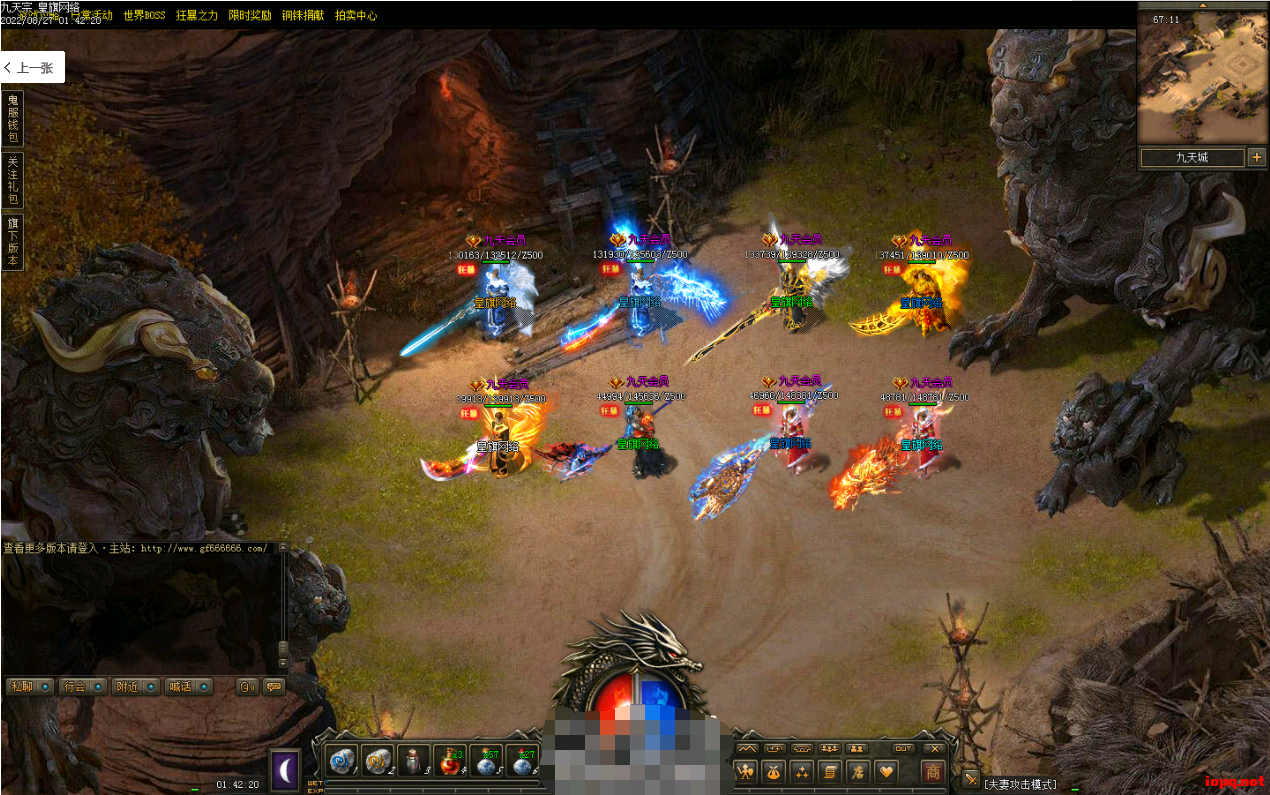This screenshot has height=795, width=1270.
Task: Open the 旗下版本 side tab
Action: 13,243
